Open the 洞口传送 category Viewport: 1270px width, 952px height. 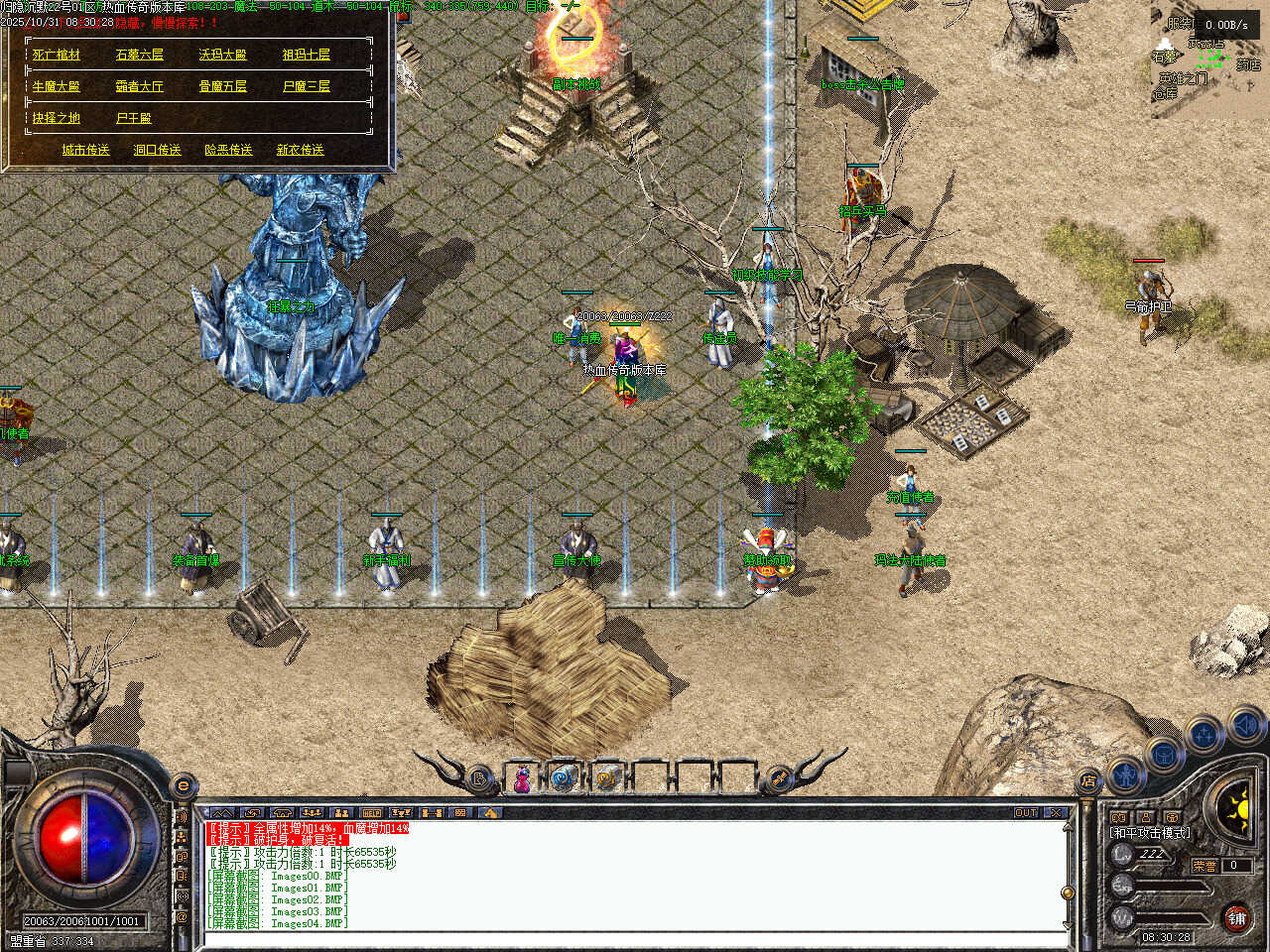pos(158,151)
